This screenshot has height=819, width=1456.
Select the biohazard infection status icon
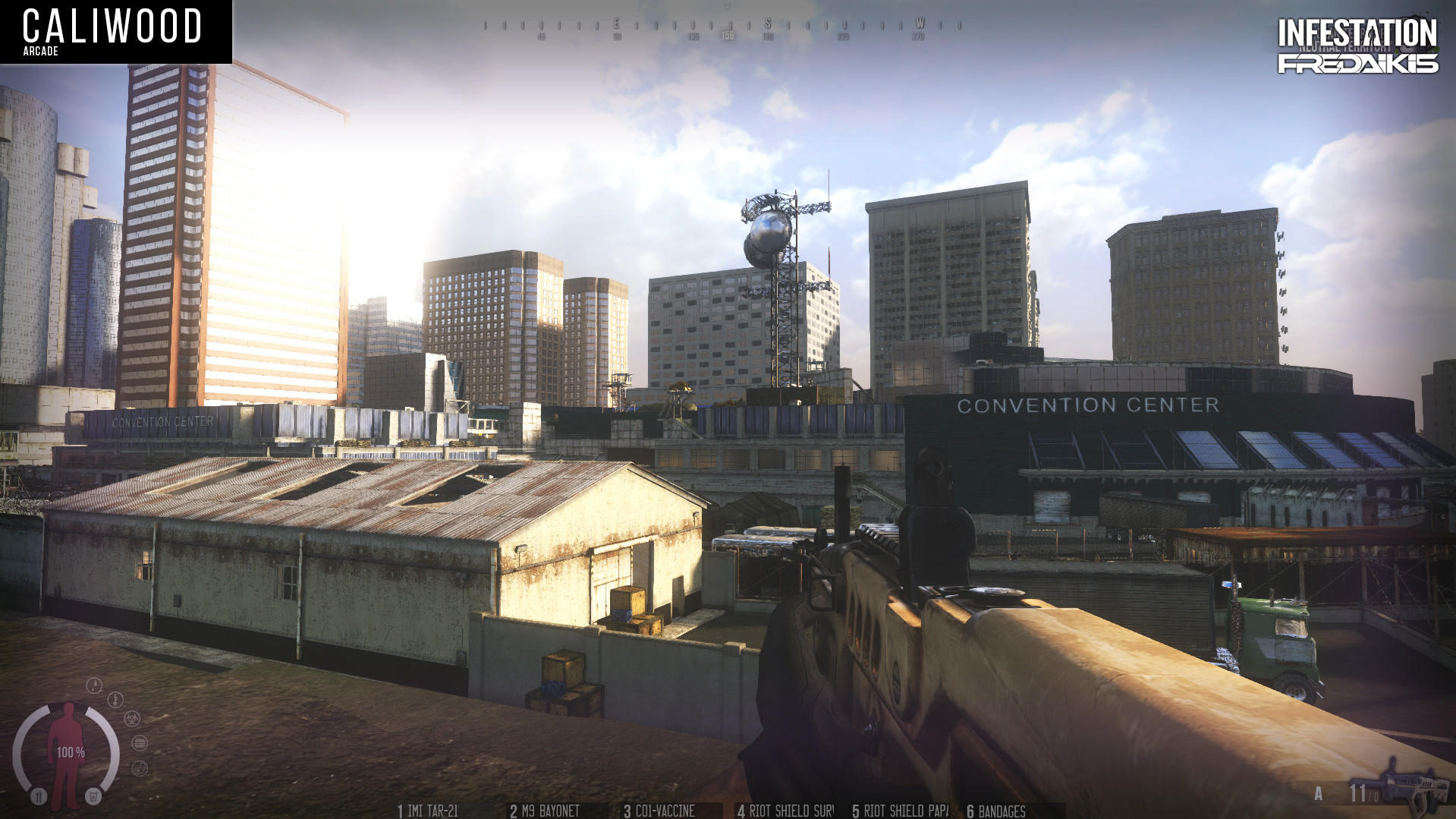131,719
